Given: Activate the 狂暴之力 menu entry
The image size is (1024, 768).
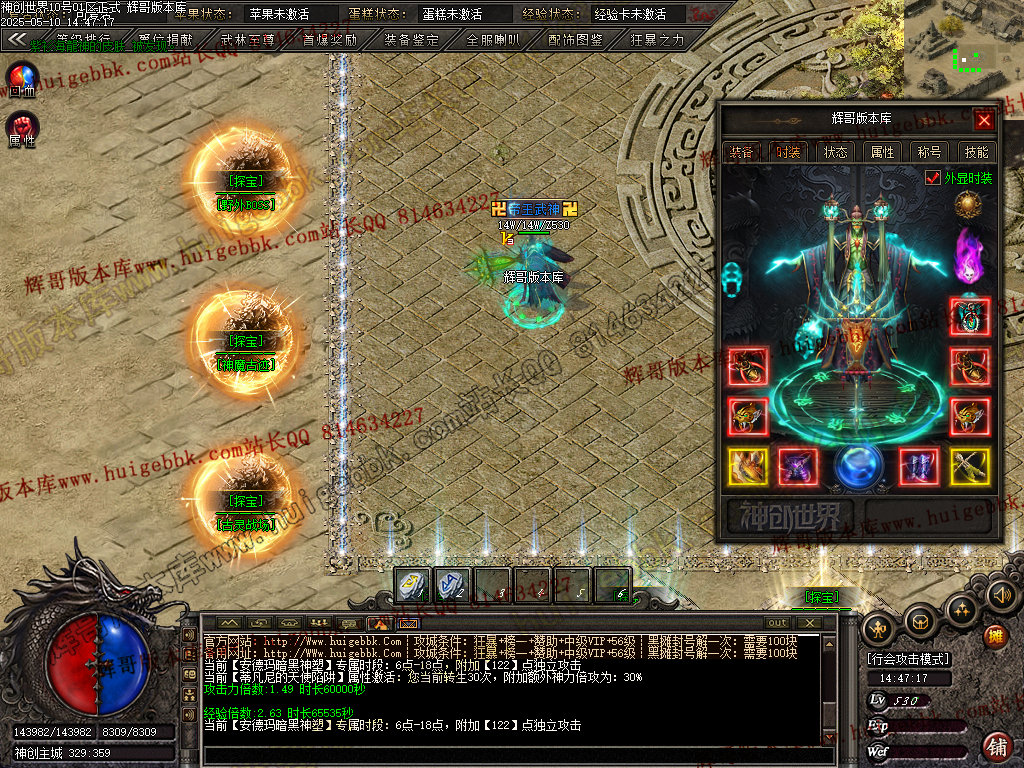Looking at the screenshot, I should click(657, 40).
